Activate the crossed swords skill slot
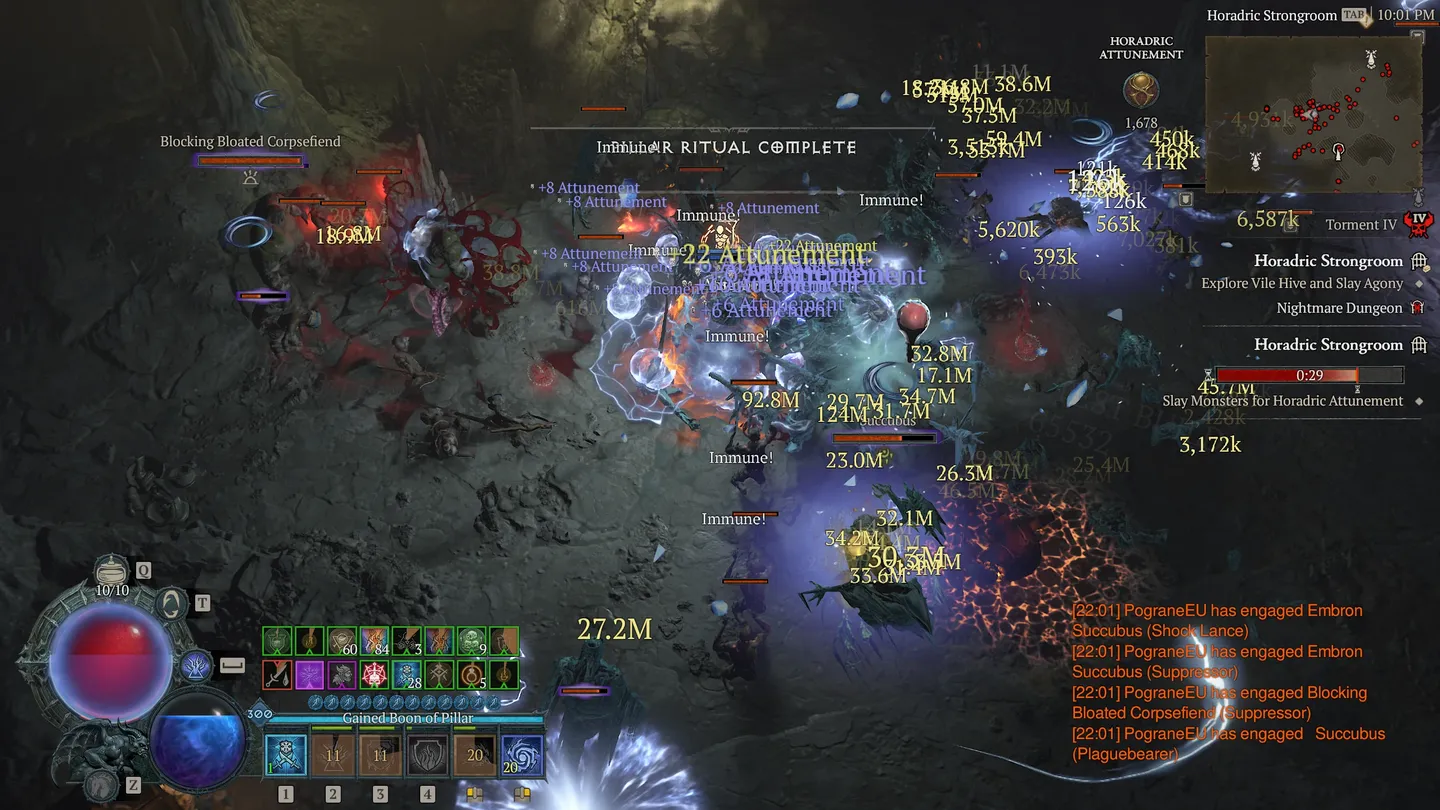The width and height of the screenshot is (1440, 810). click(x=286, y=755)
